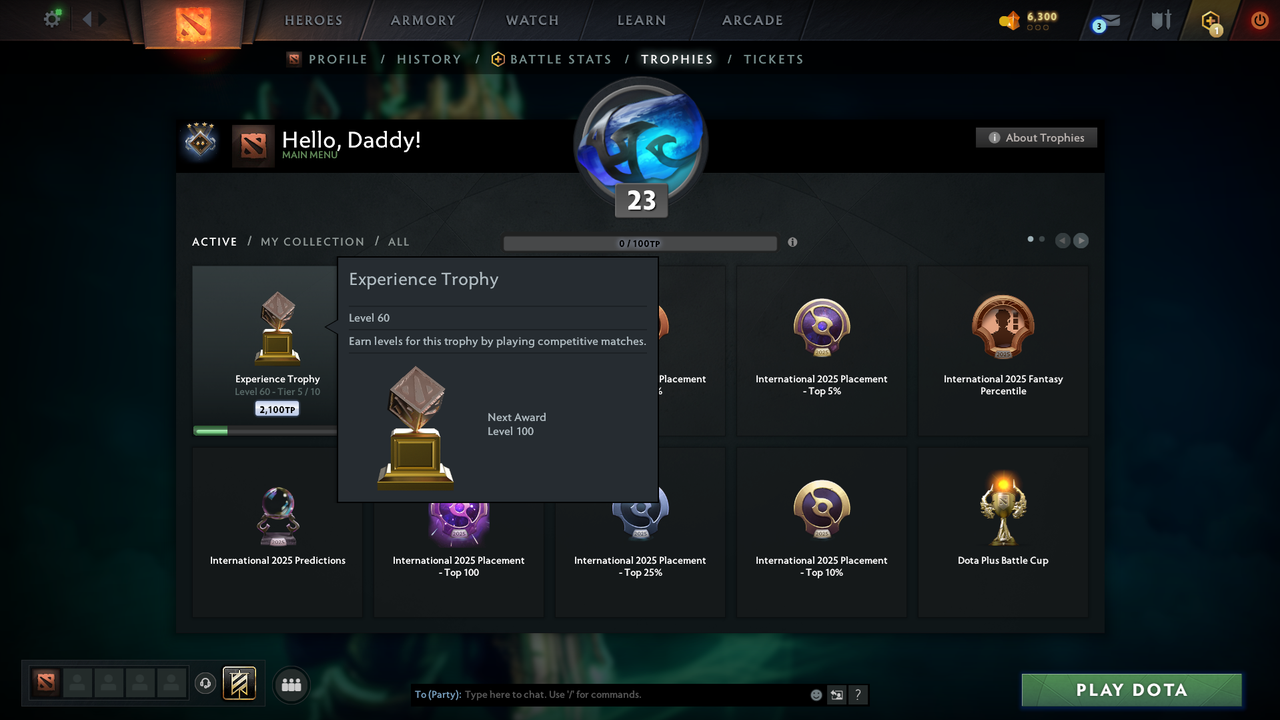Open the friends list icon near chat bar
The image size is (1280, 720).
(x=291, y=684)
